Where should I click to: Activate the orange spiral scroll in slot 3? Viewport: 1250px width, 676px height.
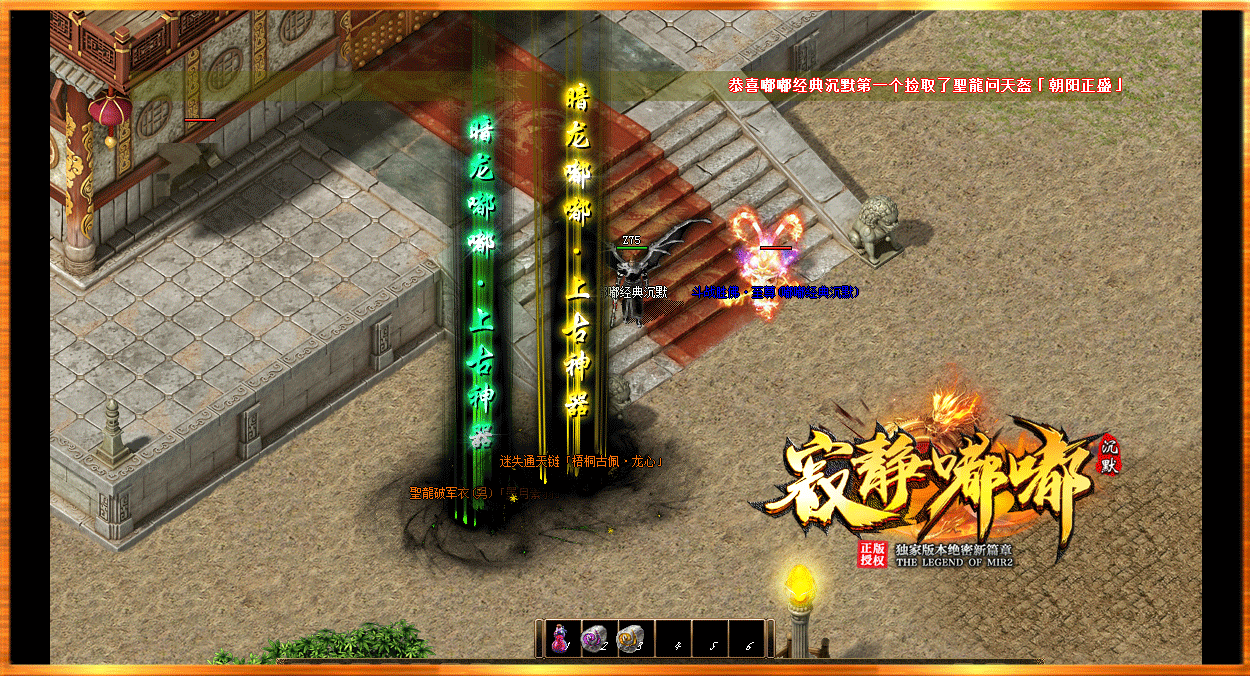pos(631,638)
